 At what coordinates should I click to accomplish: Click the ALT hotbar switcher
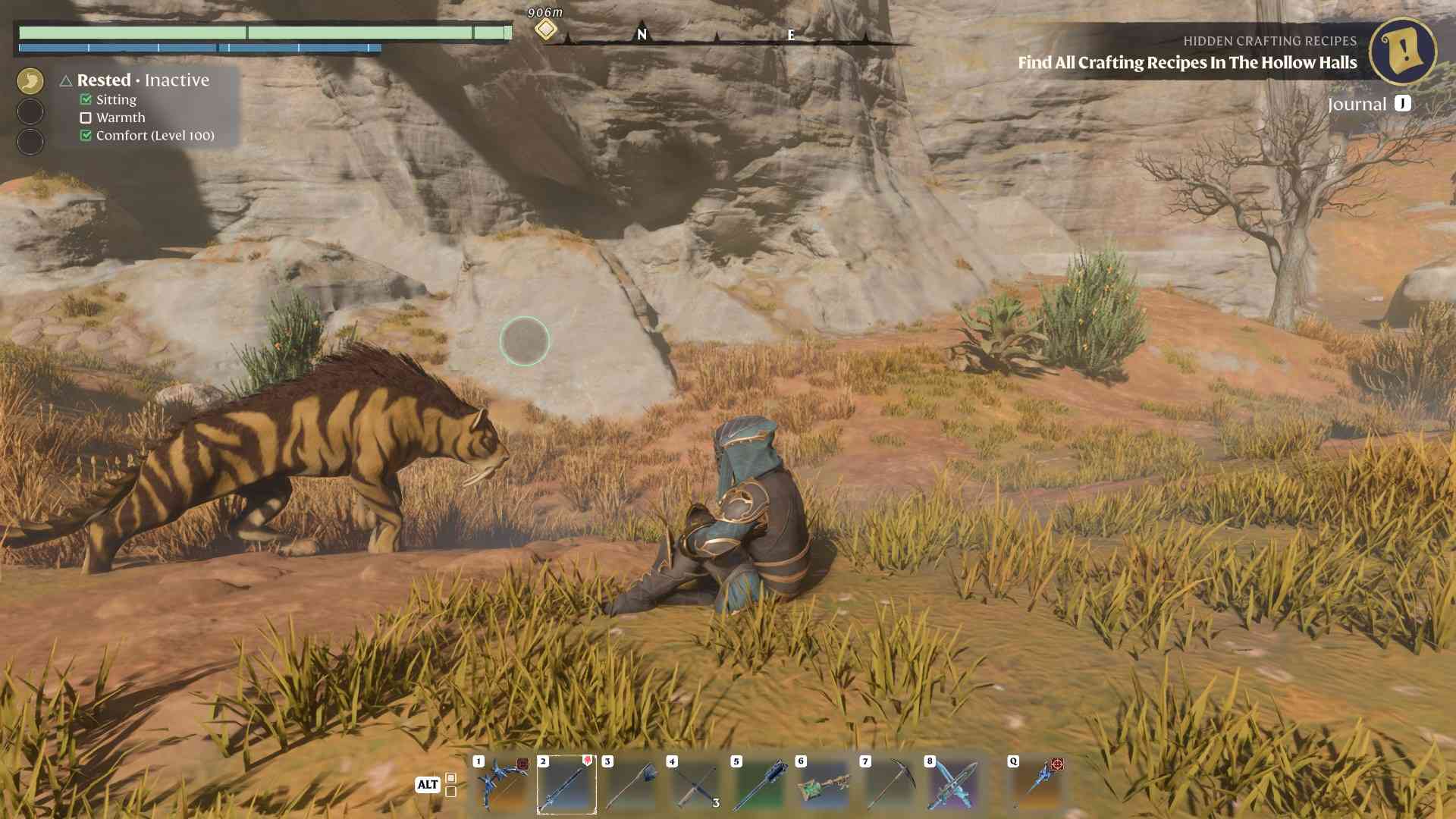click(428, 785)
